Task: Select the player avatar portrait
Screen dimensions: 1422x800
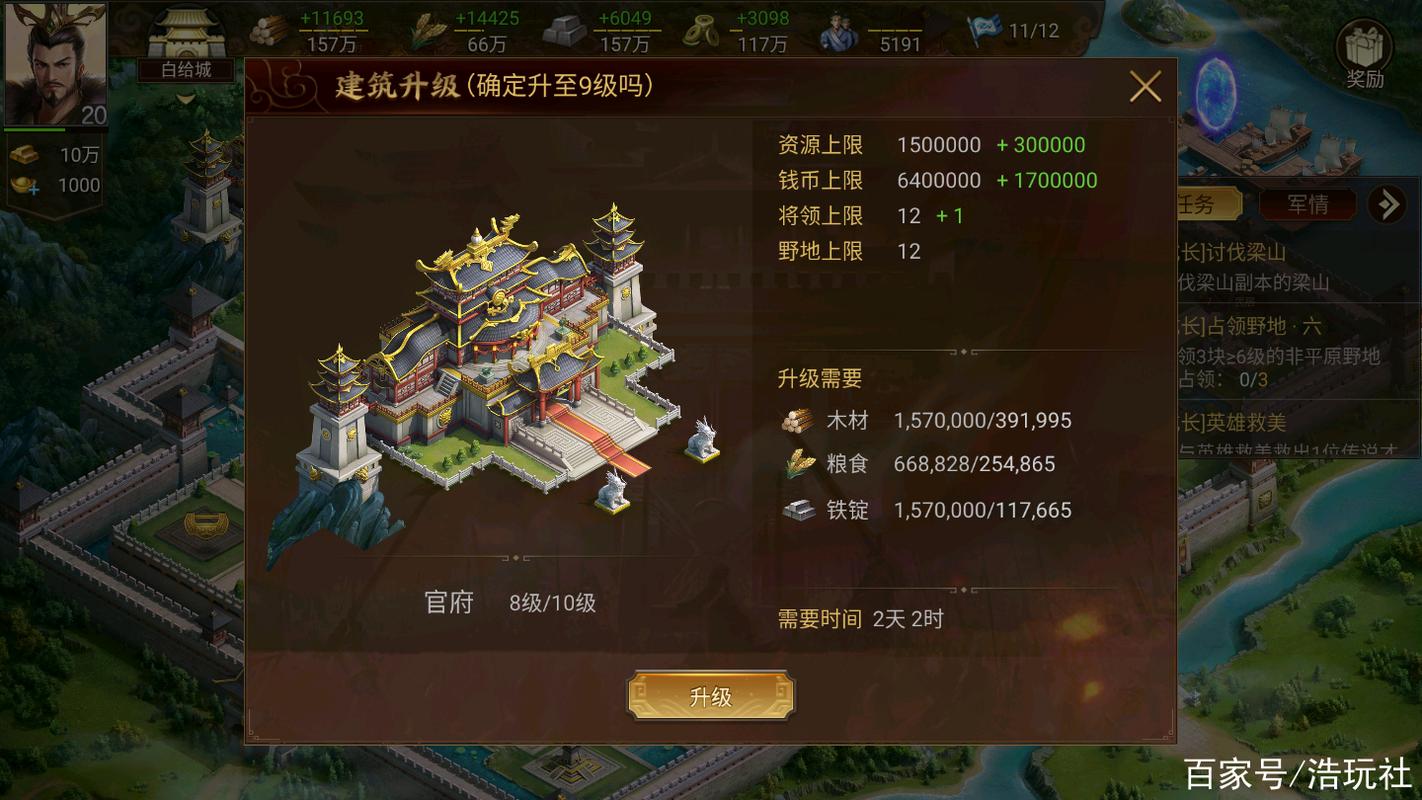Action: (55, 63)
